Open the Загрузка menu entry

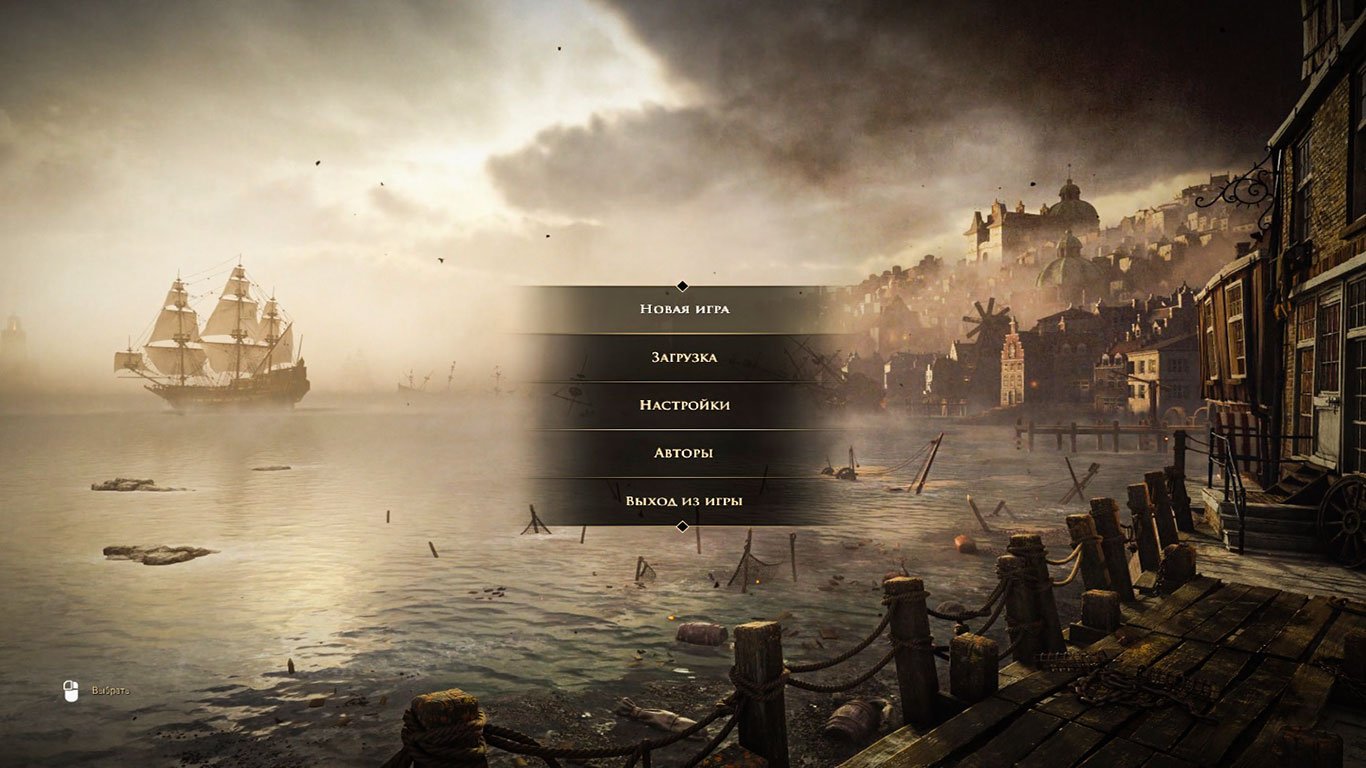683,357
